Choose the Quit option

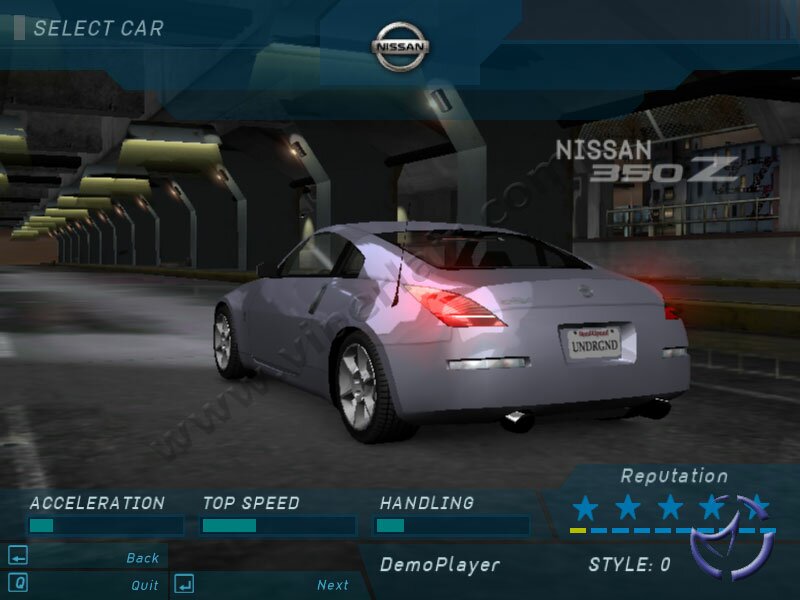click(144, 585)
